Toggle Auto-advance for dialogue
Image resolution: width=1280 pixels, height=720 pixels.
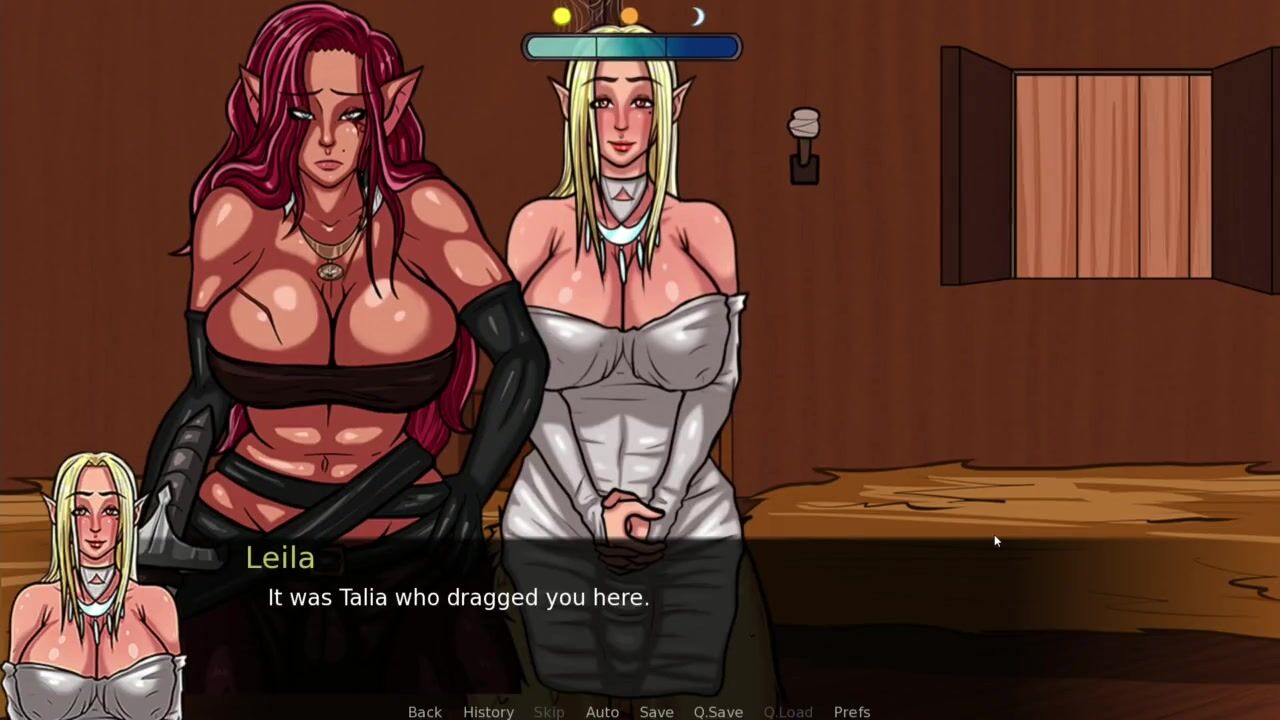tap(602, 711)
